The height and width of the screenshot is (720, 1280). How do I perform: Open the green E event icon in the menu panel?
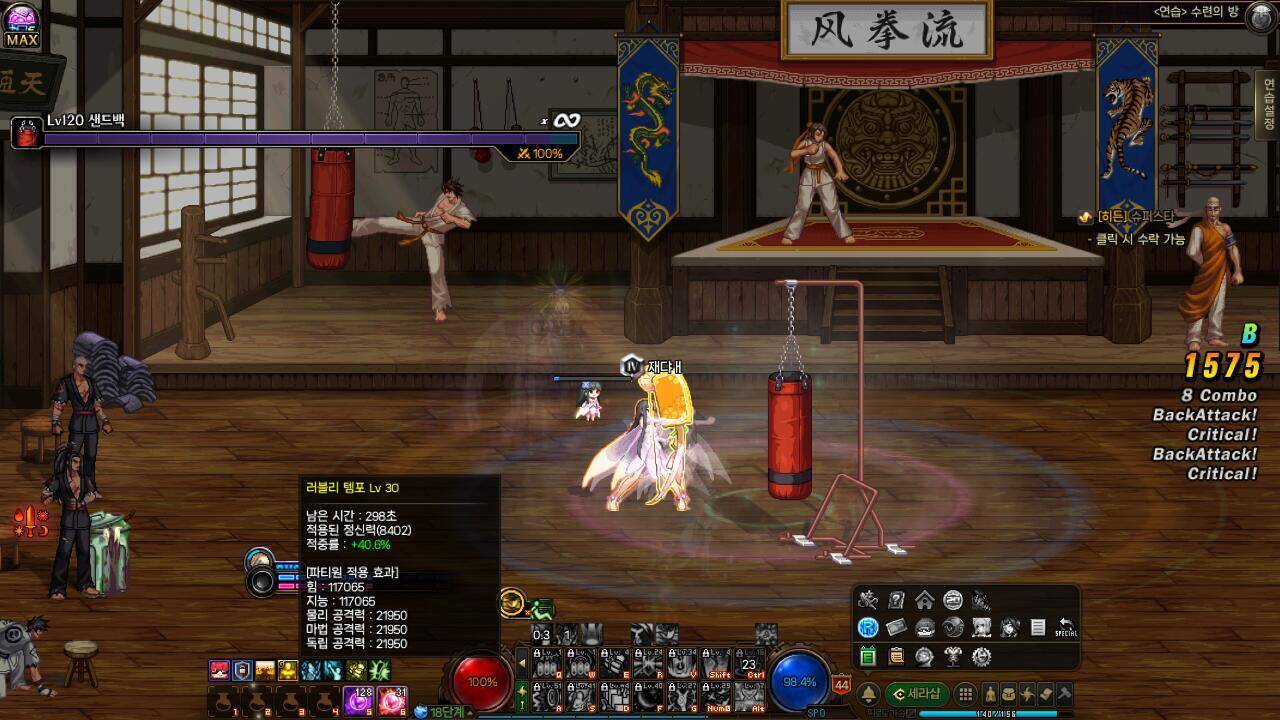pos(868,656)
